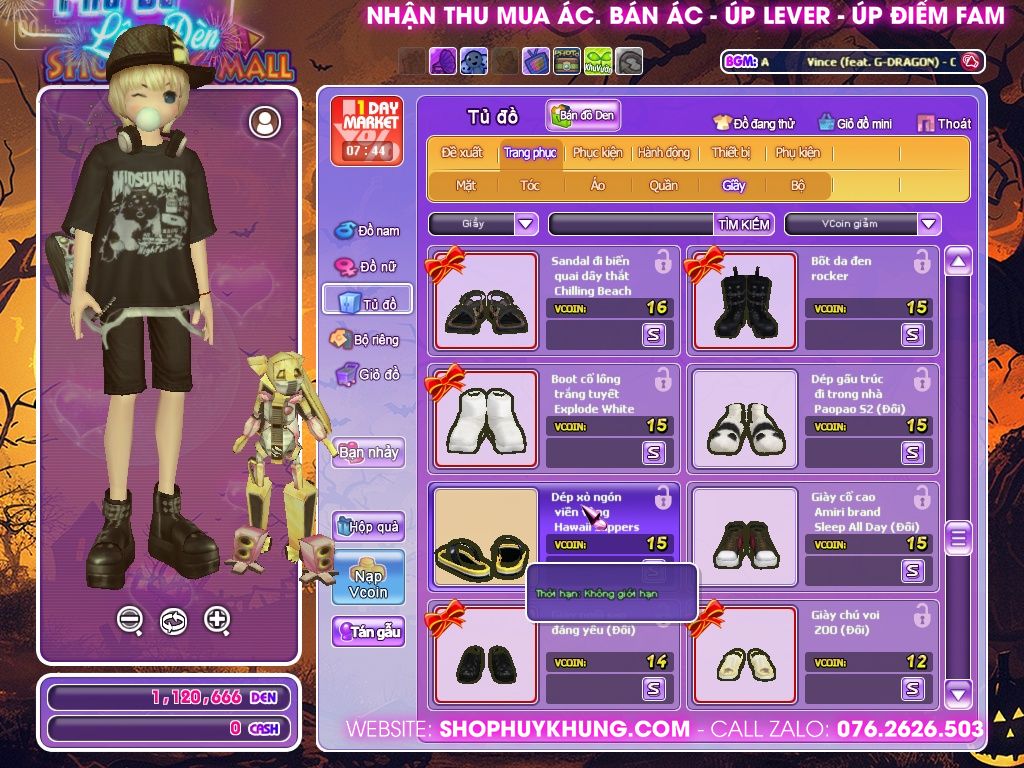Viewport: 1024px width, 768px height.
Task: Show the Tóc subcategory
Action: 529,185
